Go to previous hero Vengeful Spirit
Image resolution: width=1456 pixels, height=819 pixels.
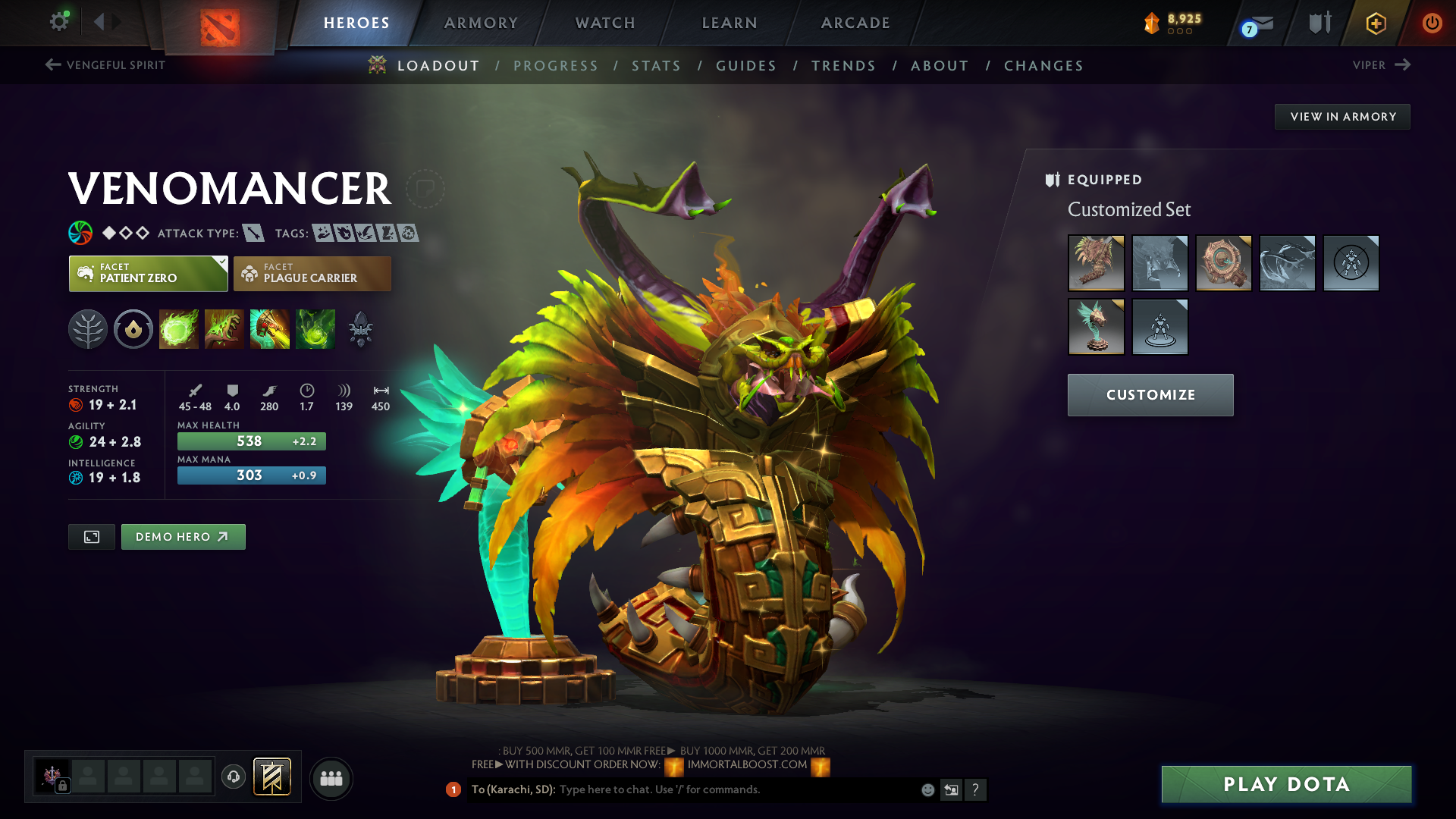click(x=105, y=65)
